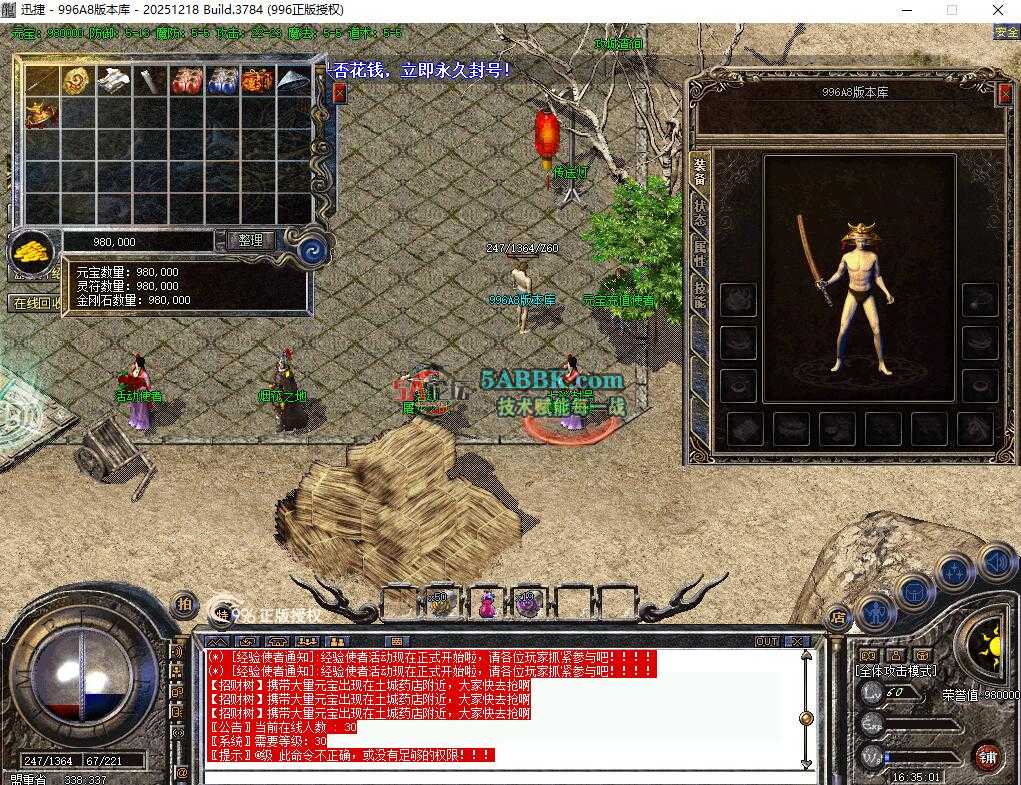Close the character equipment panel
This screenshot has width=1021, height=785.
[1005, 94]
